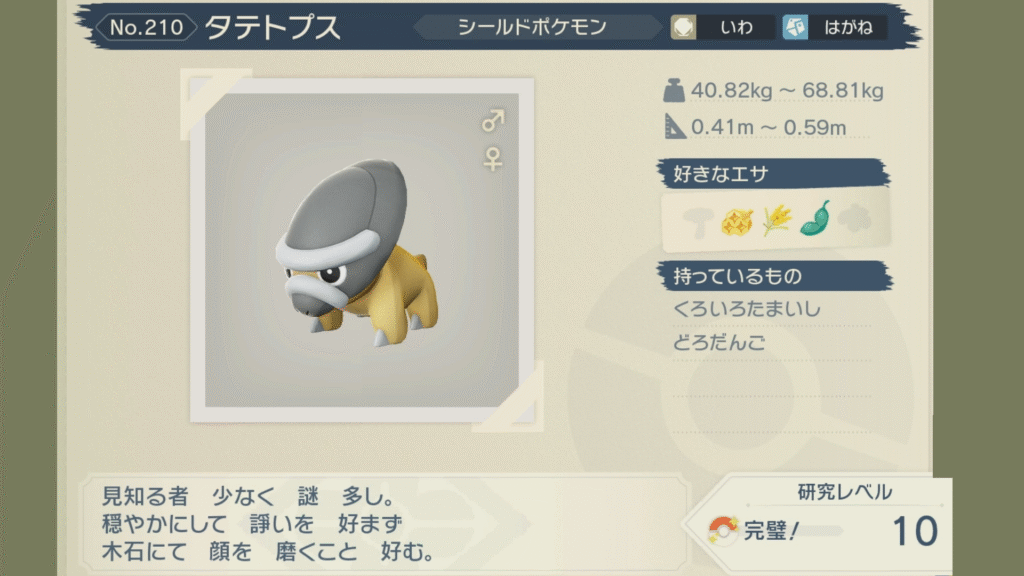Viewport: 1024px width, 576px height.
Task: Choose the golden grain food icon
Action: pyautogui.click(x=776, y=220)
